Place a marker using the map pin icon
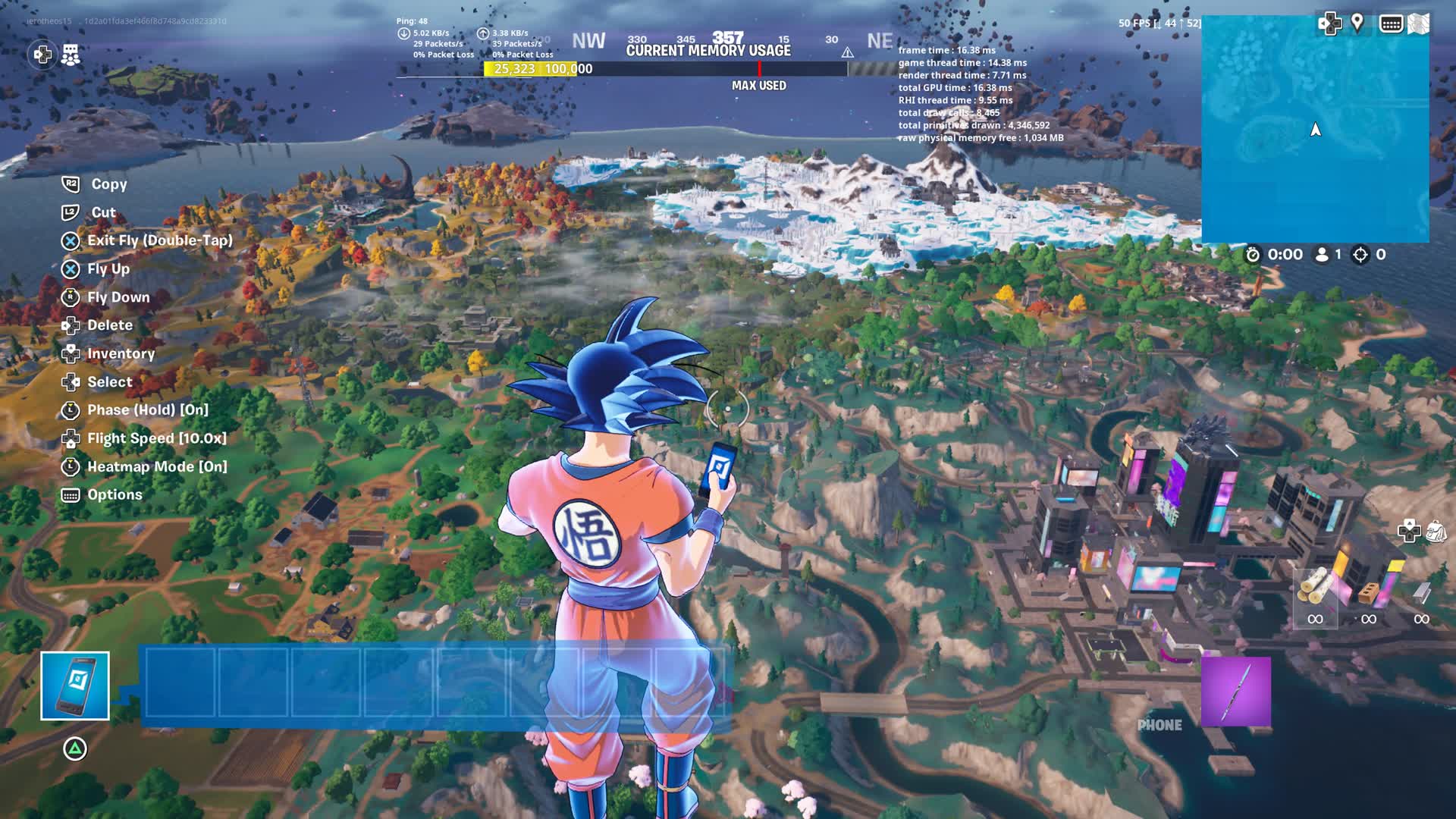1456x819 pixels. click(1357, 23)
